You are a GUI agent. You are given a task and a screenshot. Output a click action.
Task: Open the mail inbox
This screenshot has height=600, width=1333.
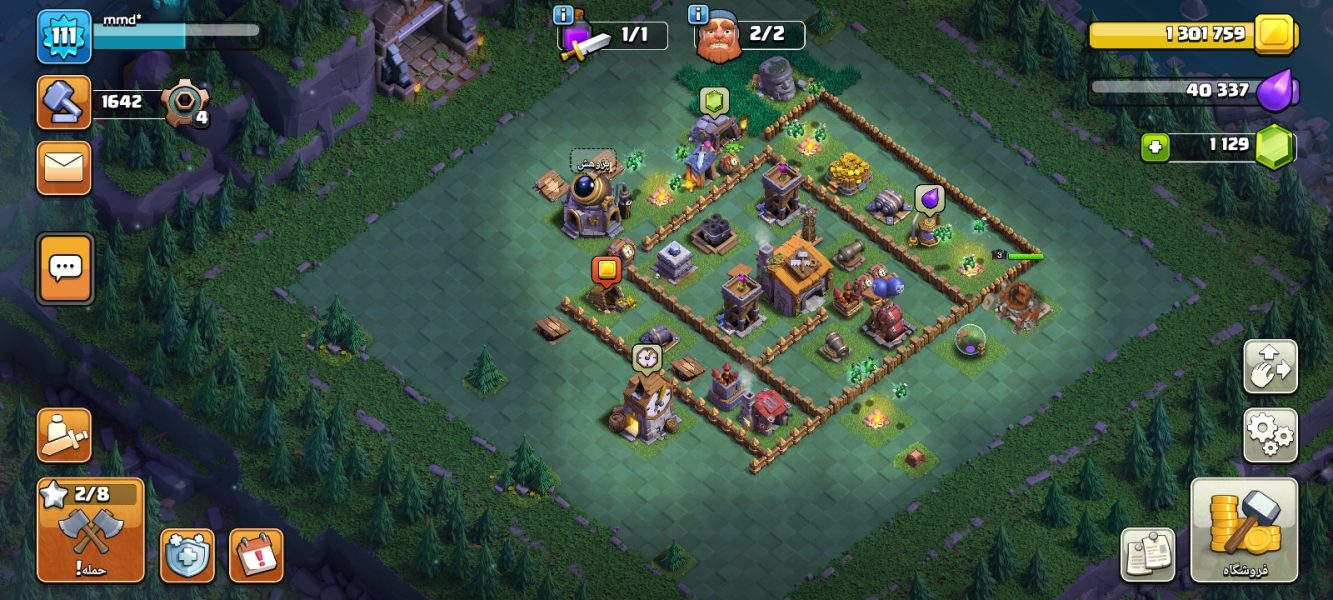tap(64, 167)
